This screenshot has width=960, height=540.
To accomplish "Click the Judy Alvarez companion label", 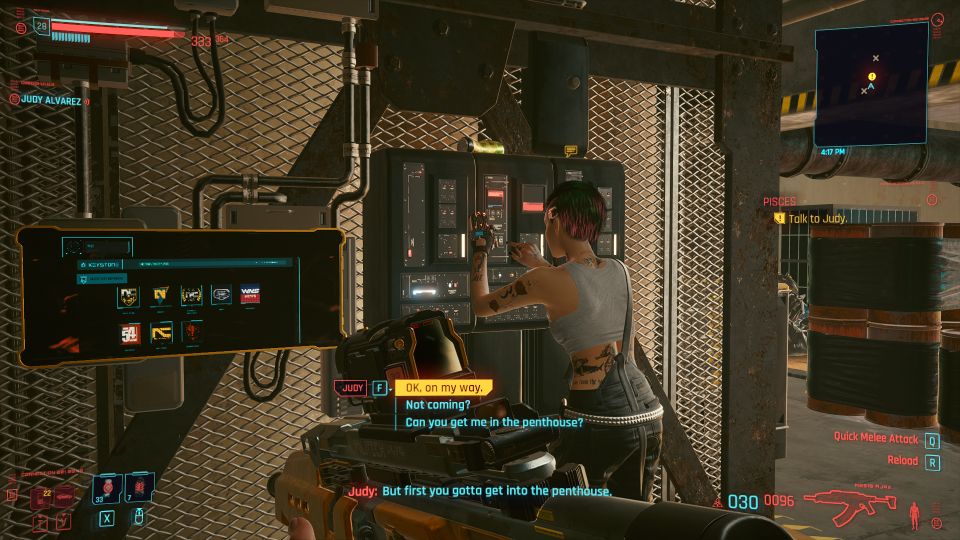I will coord(49,100).
